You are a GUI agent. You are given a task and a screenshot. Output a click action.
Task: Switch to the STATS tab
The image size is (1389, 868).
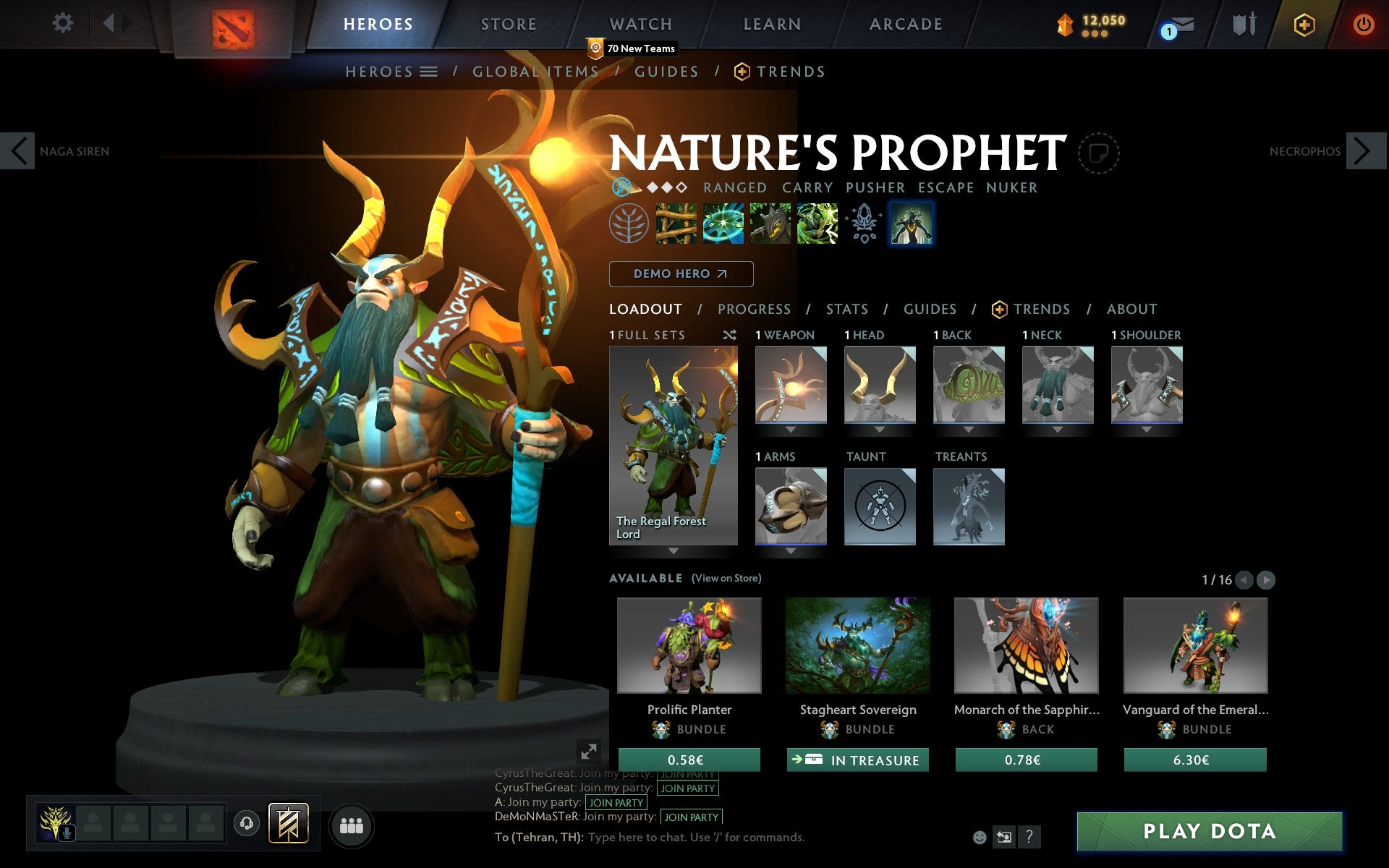pyautogui.click(x=846, y=309)
